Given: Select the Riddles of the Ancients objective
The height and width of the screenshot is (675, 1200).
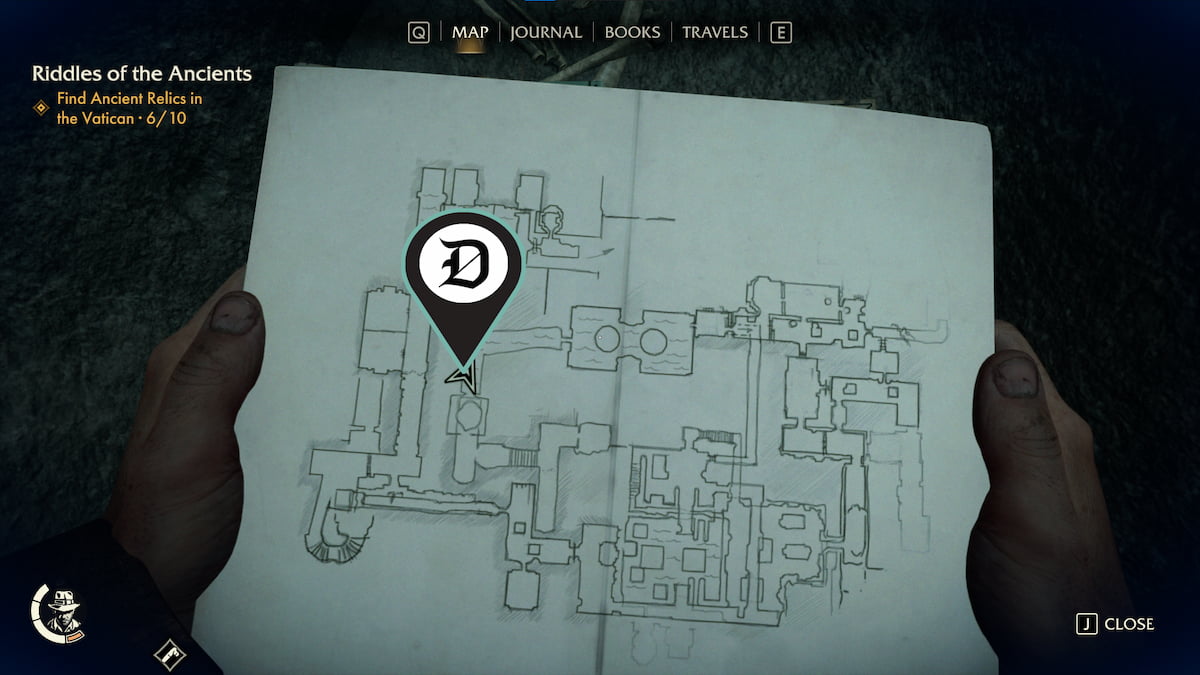Looking at the screenshot, I should tap(141, 74).
